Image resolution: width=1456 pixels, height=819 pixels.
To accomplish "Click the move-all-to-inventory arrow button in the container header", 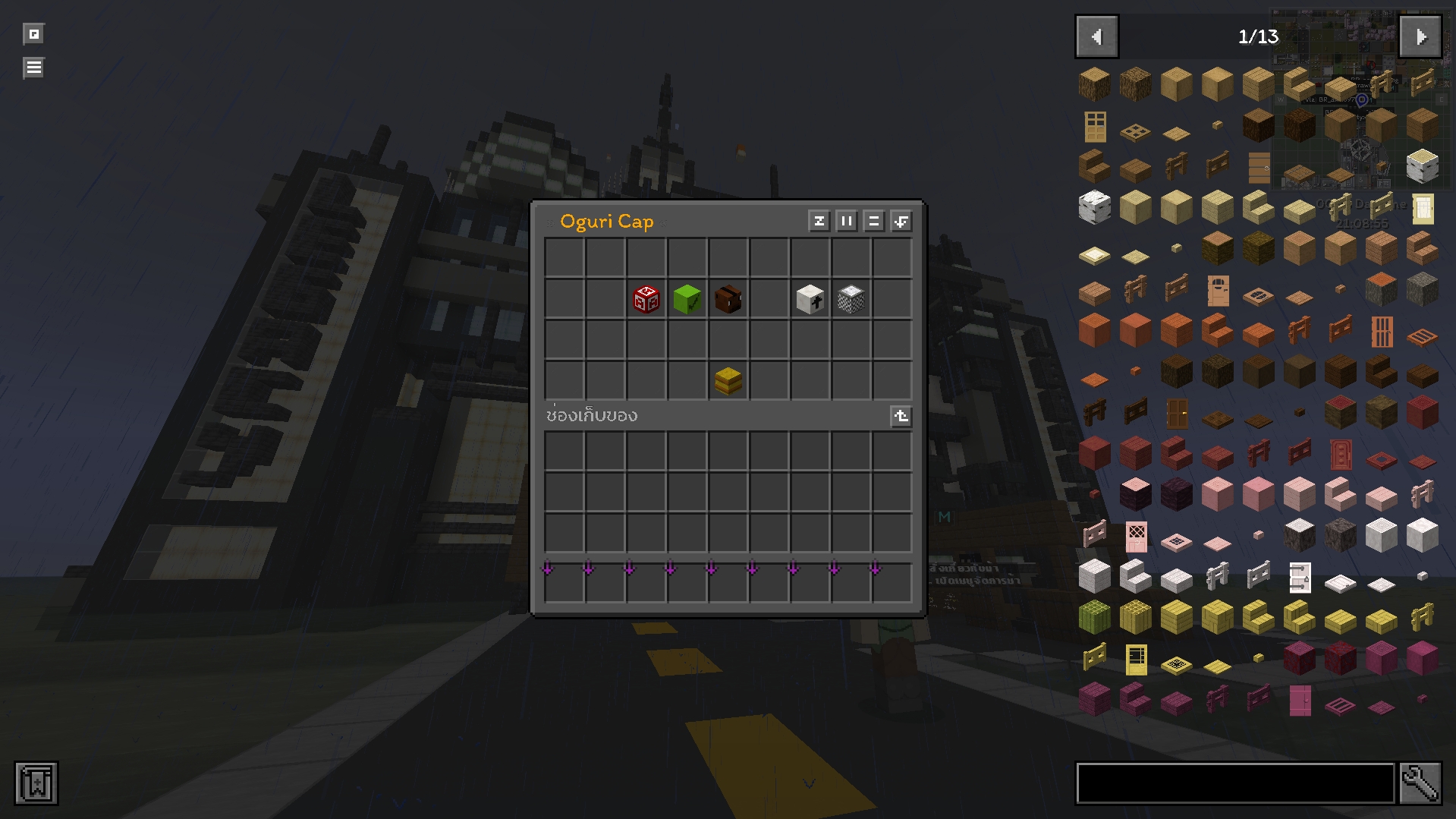I will pos(901,221).
